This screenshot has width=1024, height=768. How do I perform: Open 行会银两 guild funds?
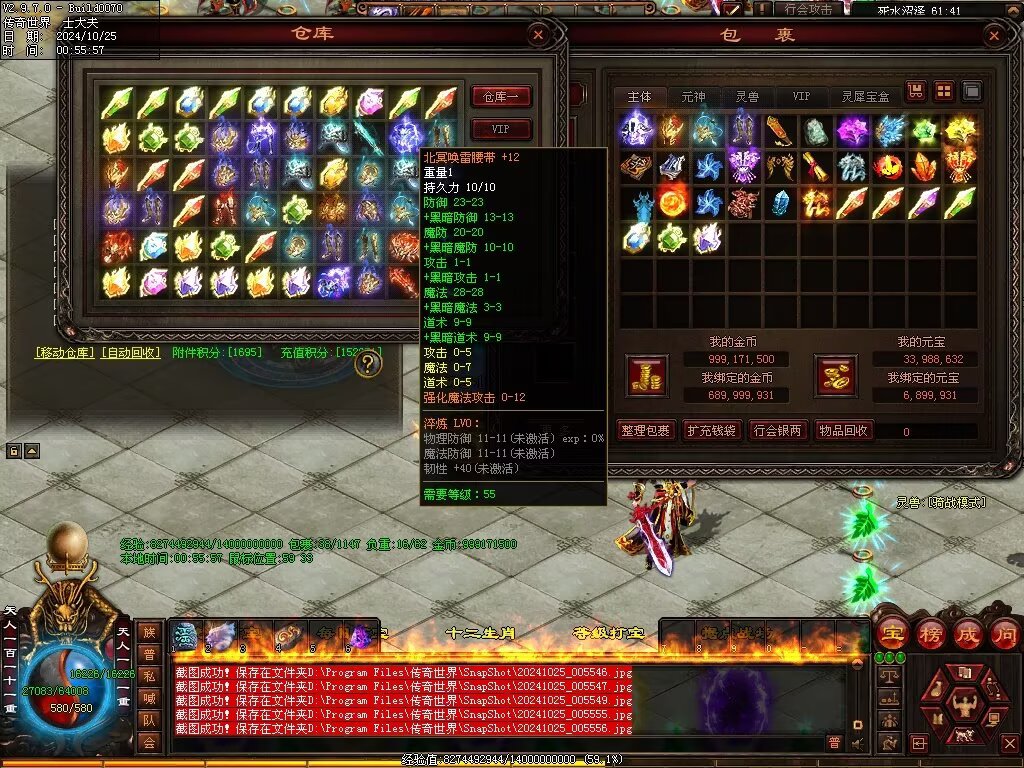778,431
